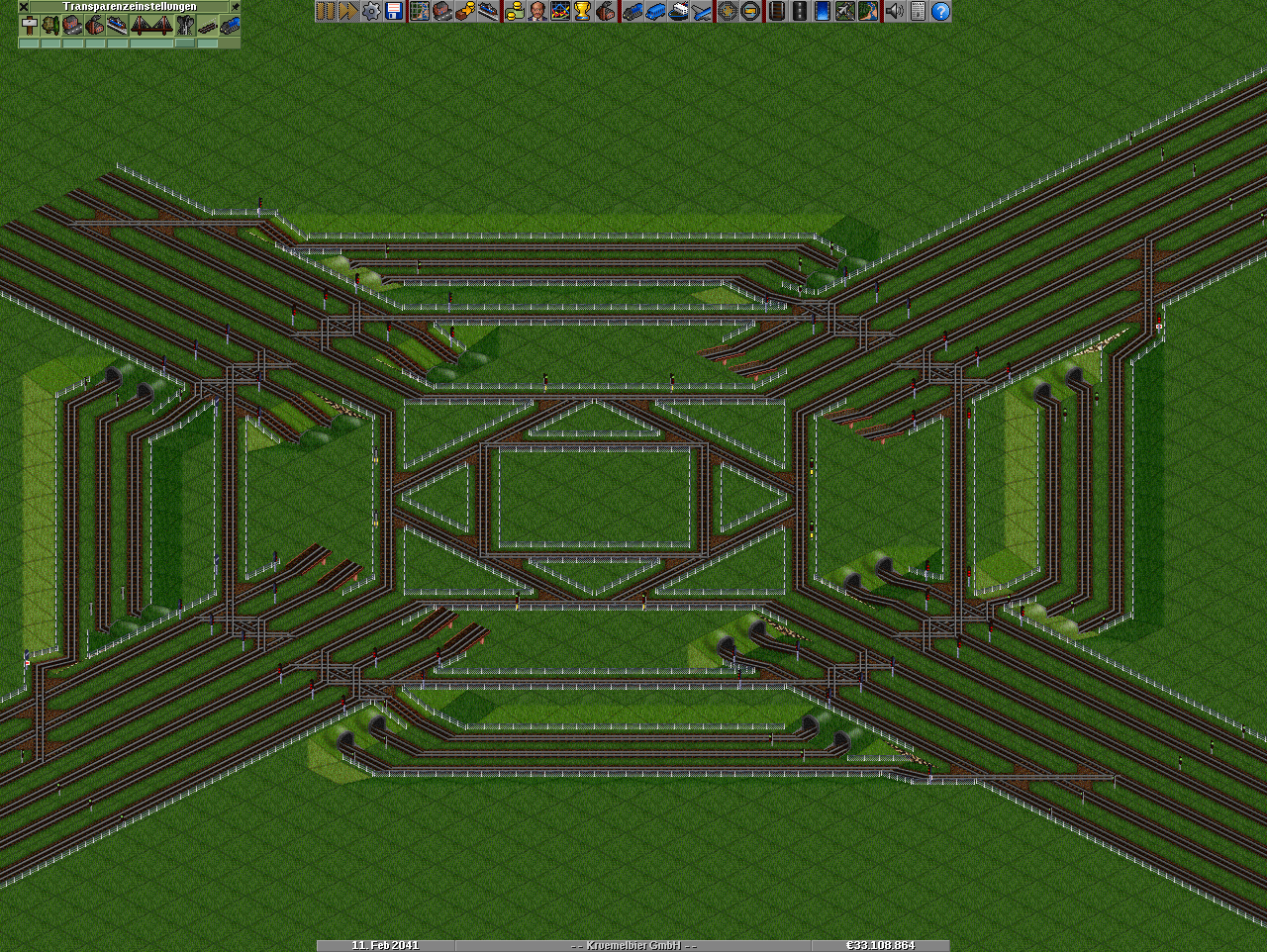Viewport: 1267px width, 952px height.
Task: Open the gear settings menu
Action: [x=370, y=11]
